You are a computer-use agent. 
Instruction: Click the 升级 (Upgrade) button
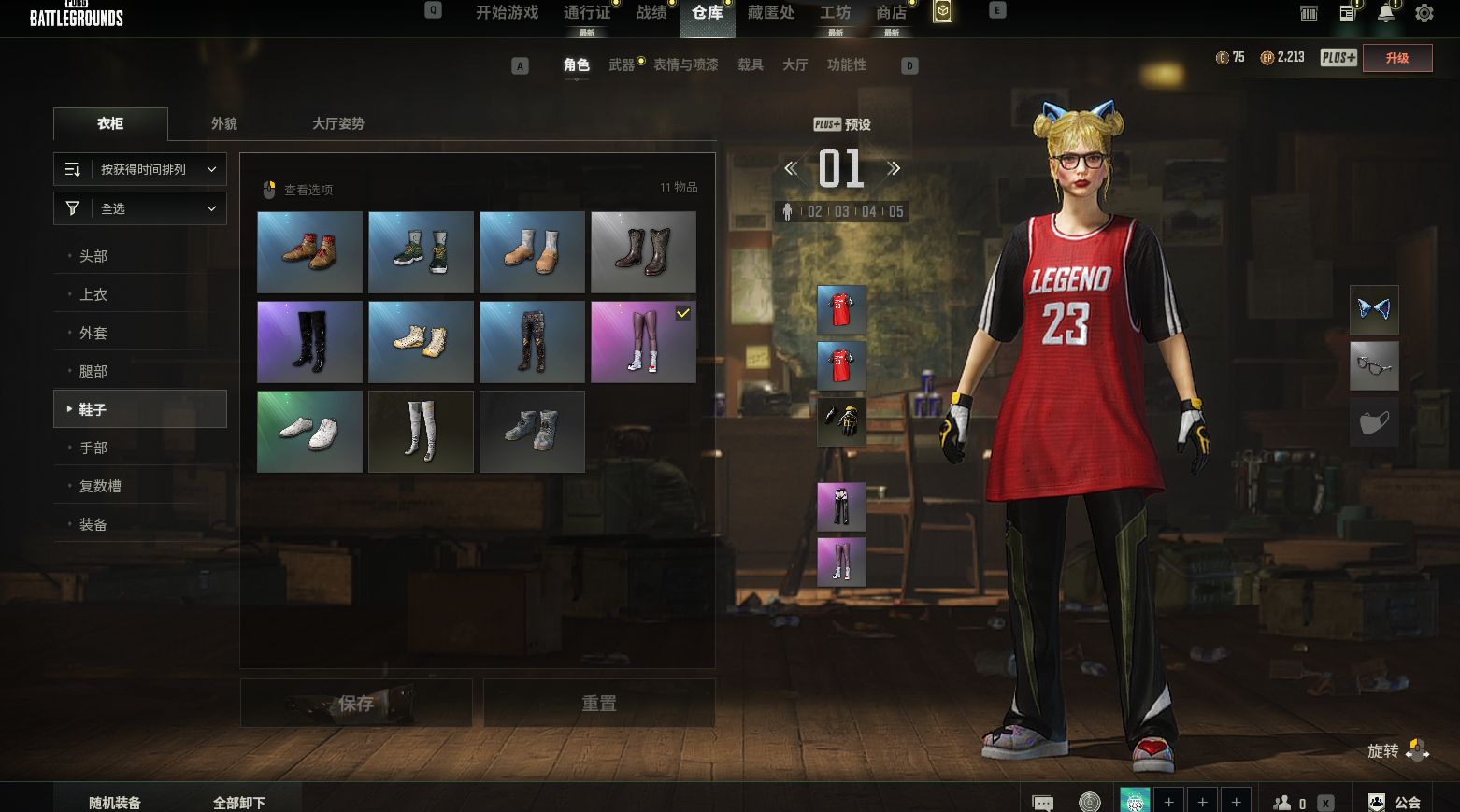point(1397,58)
